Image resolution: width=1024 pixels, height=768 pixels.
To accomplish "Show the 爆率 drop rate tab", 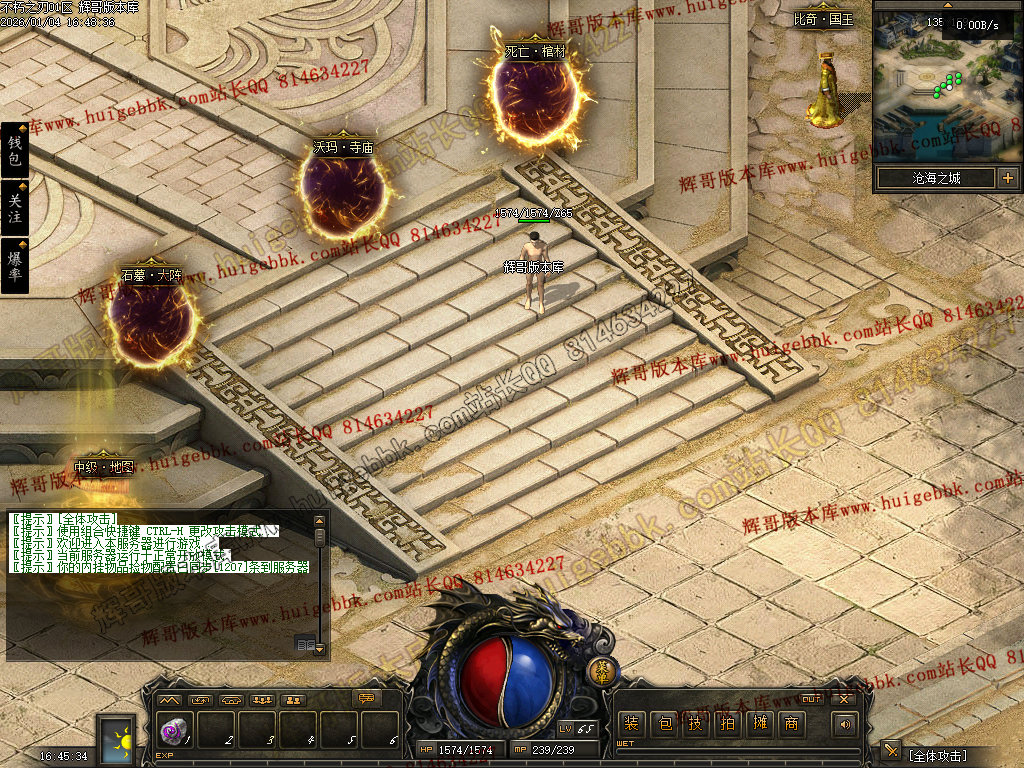I will click(x=15, y=266).
